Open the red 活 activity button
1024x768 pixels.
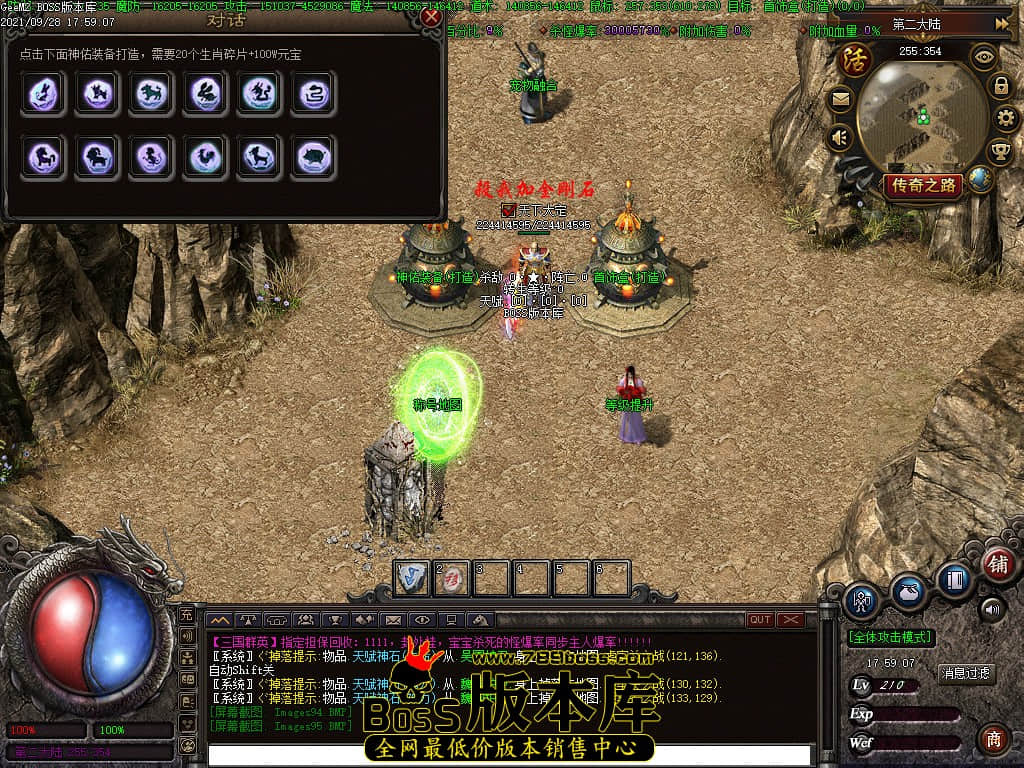(856, 59)
